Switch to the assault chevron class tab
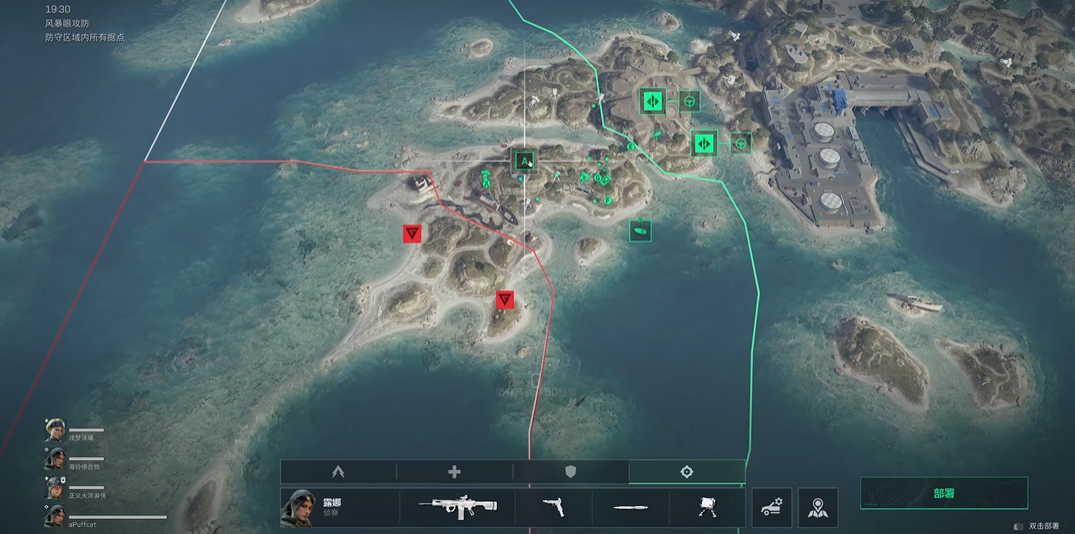This screenshot has height=534, width=1075. [x=338, y=472]
